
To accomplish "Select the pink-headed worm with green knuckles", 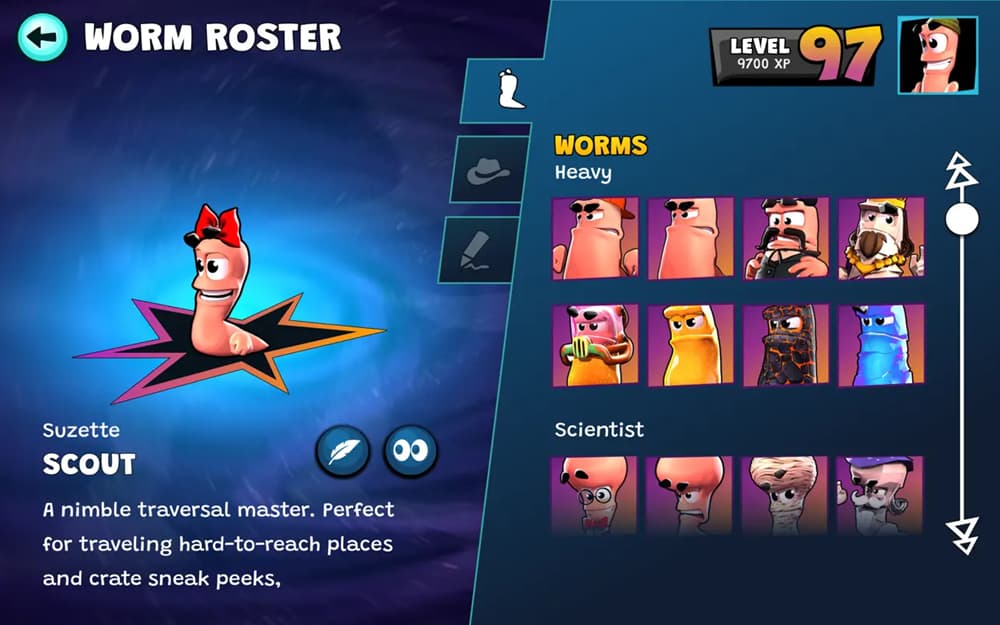I will (x=595, y=345).
